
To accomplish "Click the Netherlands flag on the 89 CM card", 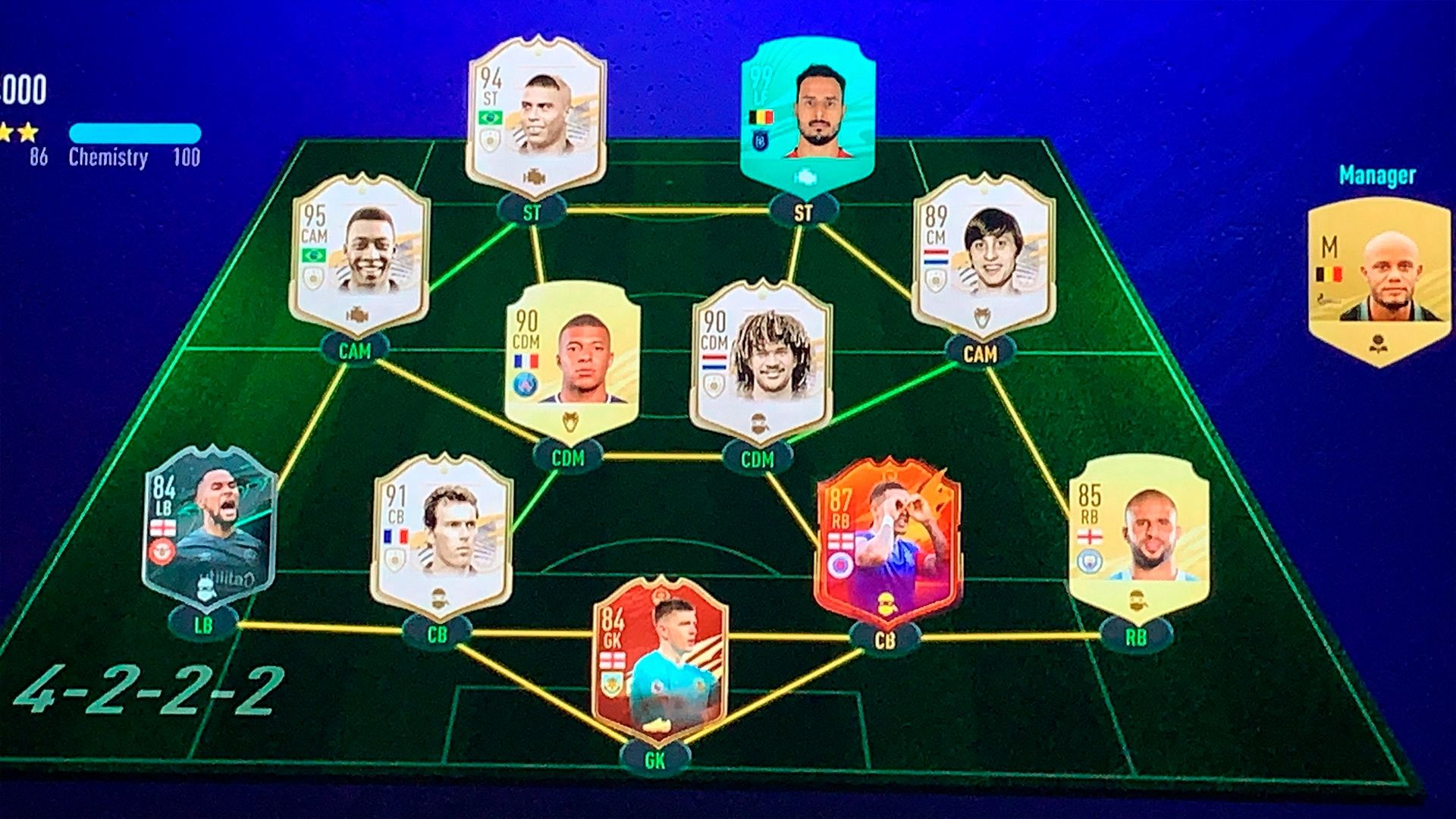I will click(936, 256).
